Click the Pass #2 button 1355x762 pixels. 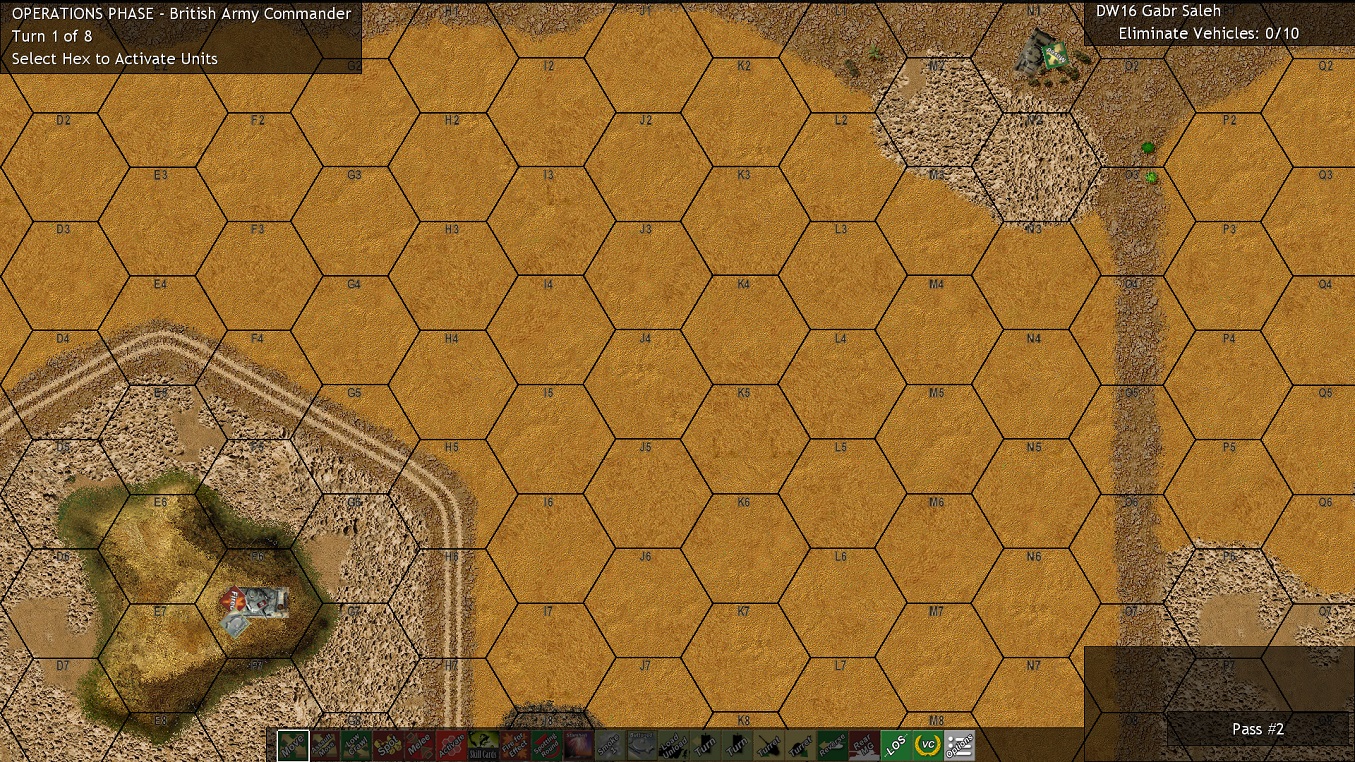(1256, 729)
